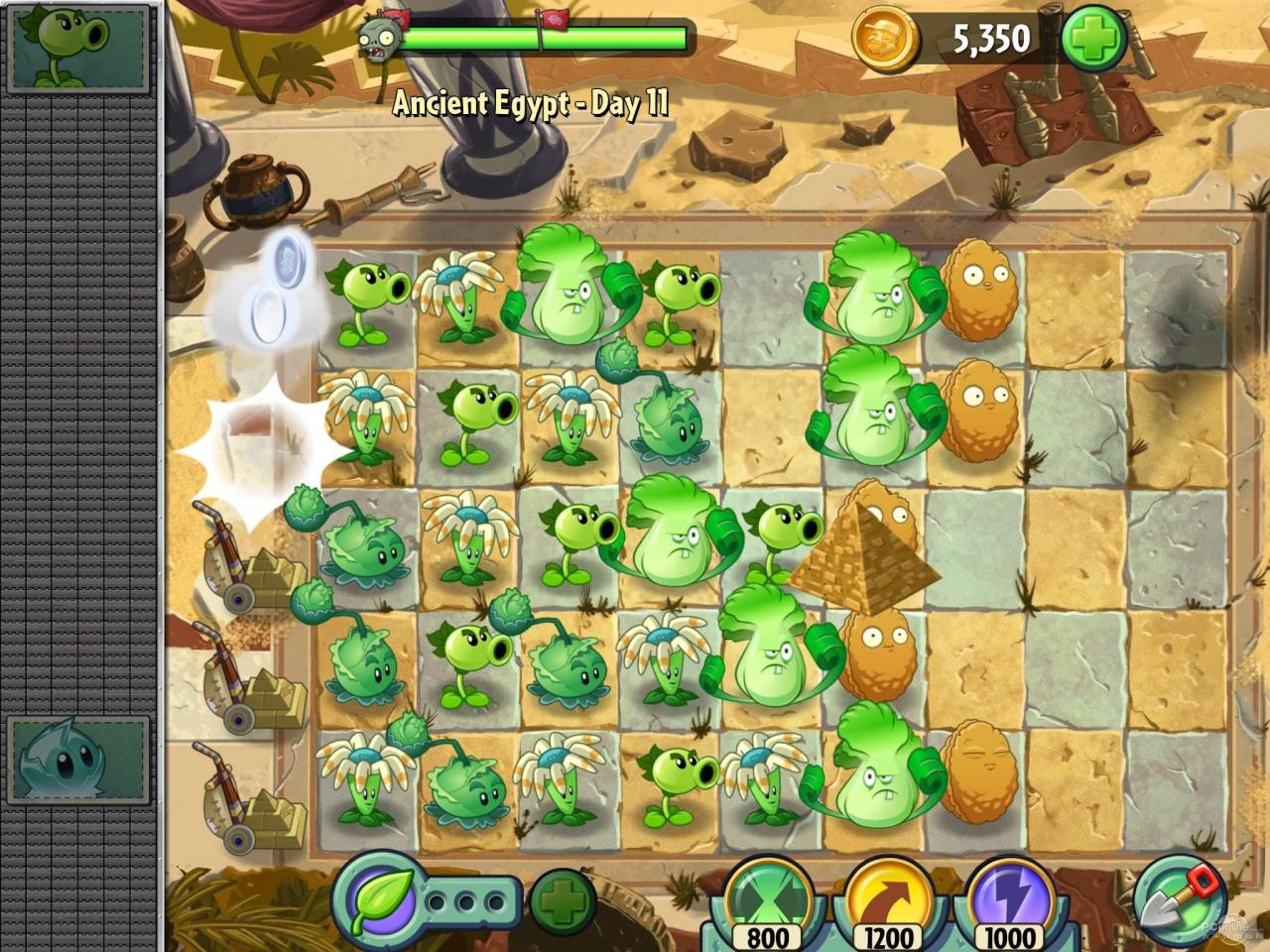Viewport: 1270px width, 952px height.
Task: Click the gold coin icon
Action: tap(882, 38)
